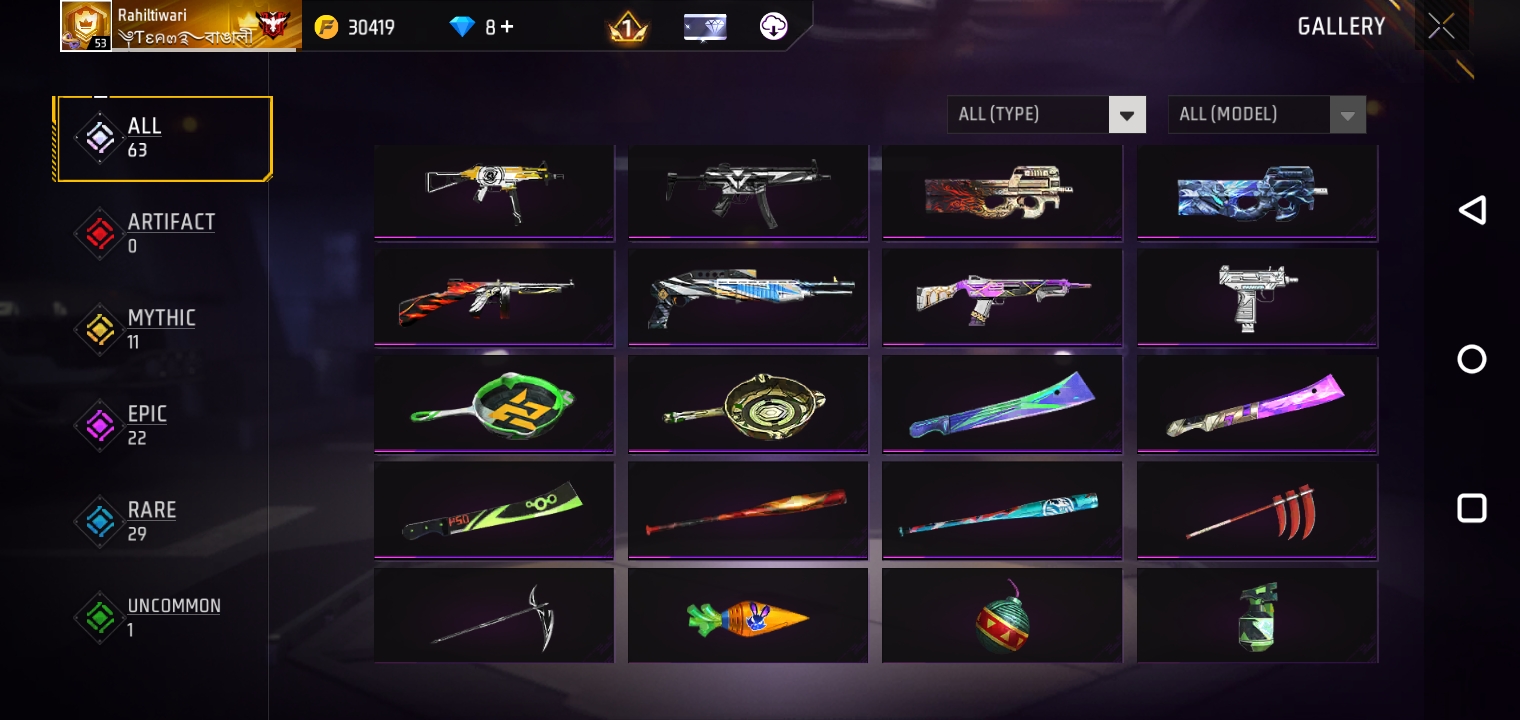Close the Gallery screen
Screen dimensions: 1520x720
click(1441, 26)
